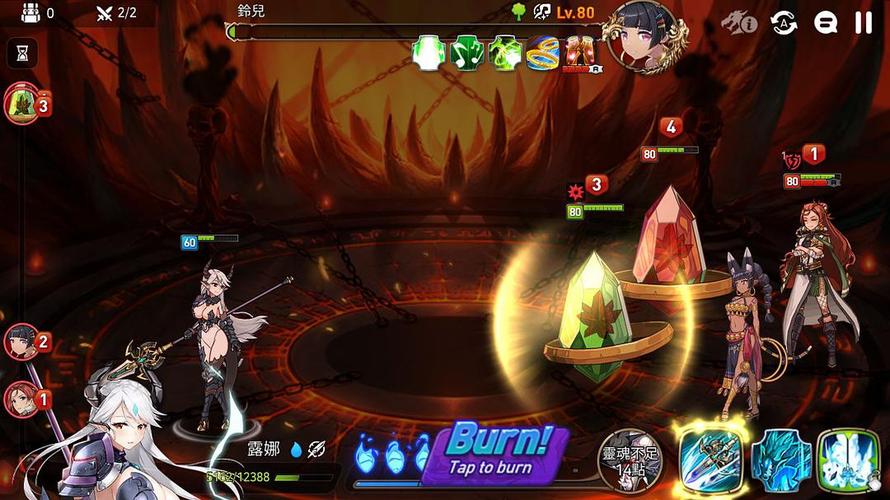Tap the insufficient souls guardian icon

633,459
